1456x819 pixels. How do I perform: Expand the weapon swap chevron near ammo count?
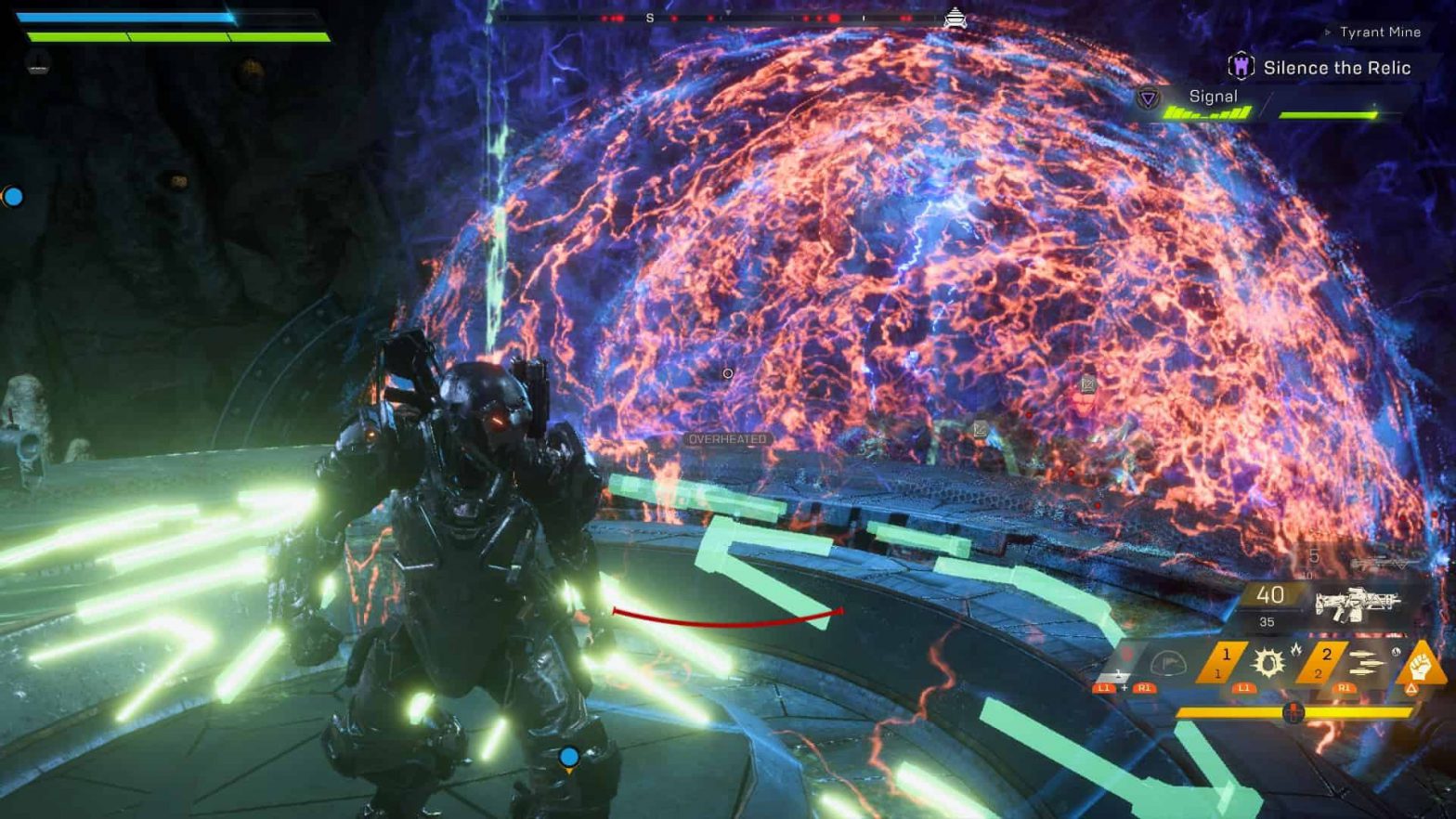point(1399,564)
